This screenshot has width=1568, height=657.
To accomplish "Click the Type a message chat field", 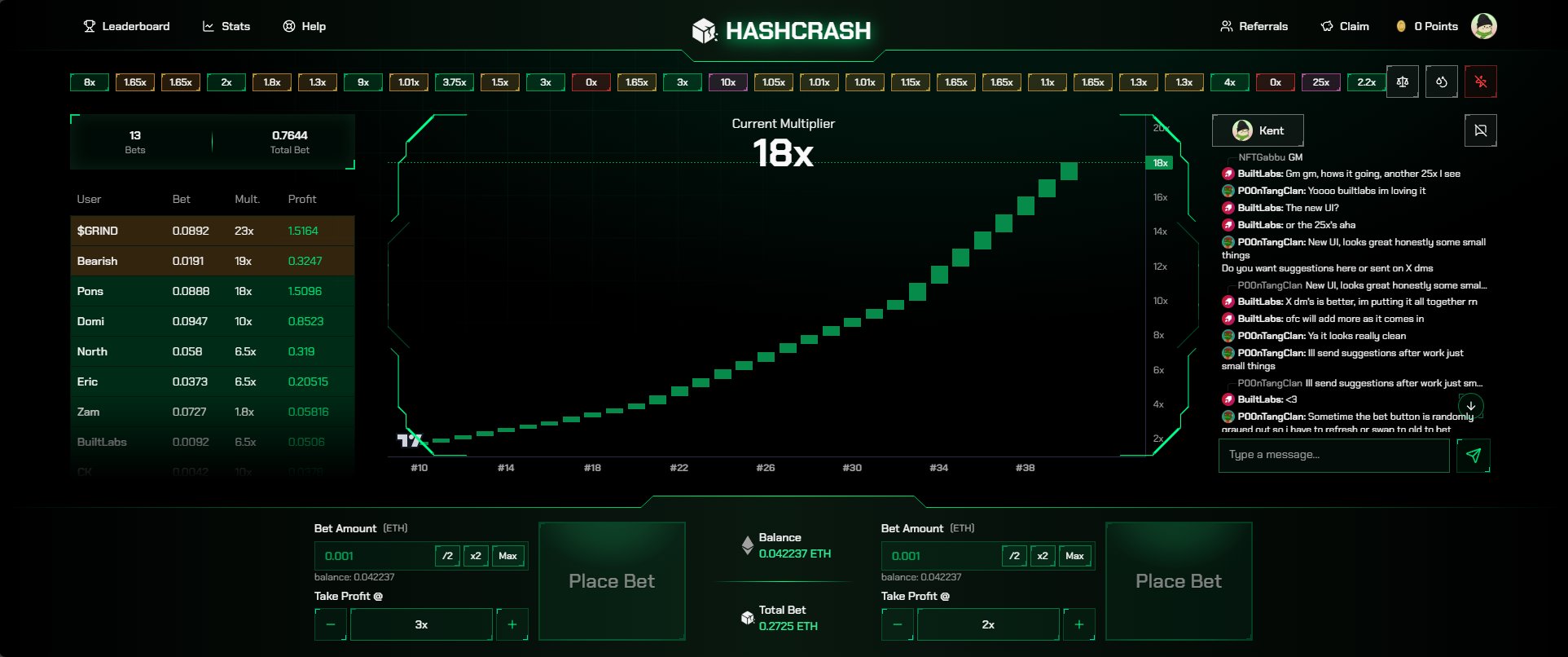I will 1333,456.
